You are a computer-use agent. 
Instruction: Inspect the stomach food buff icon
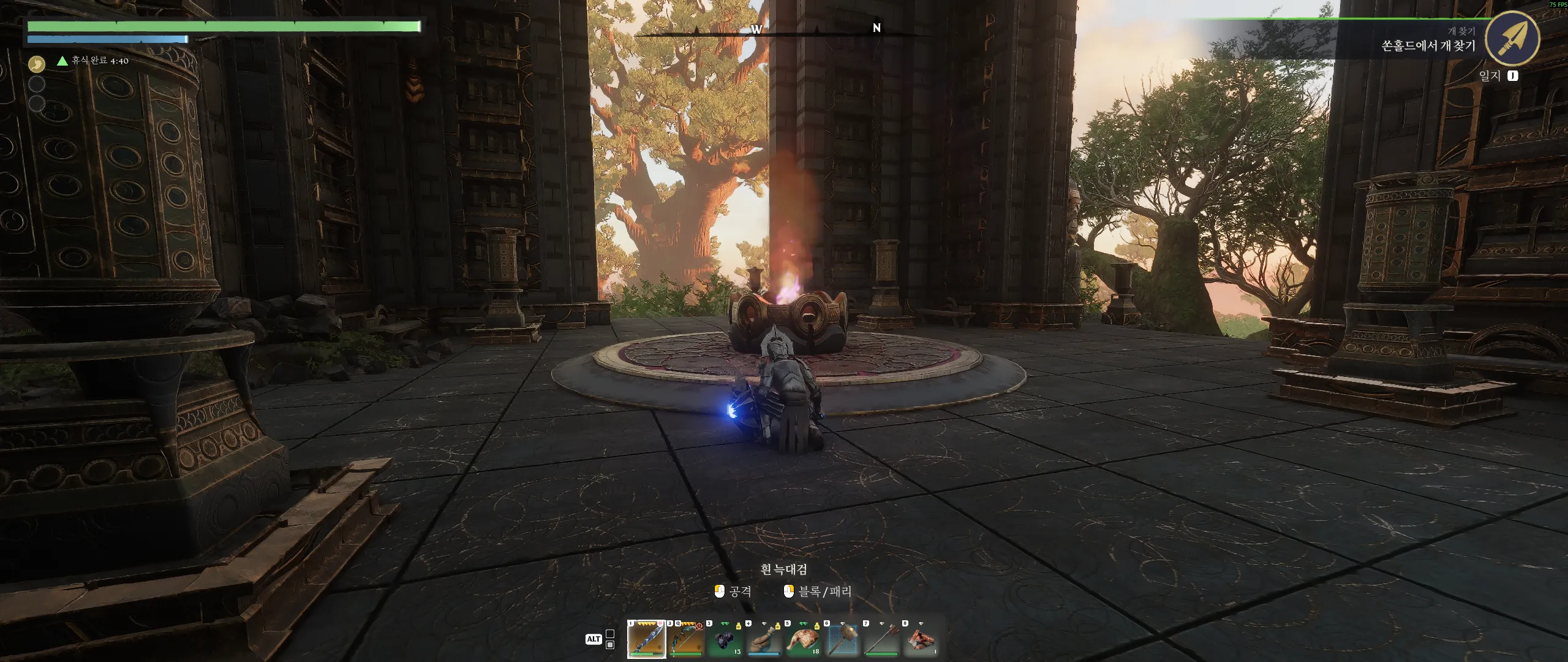37,64
